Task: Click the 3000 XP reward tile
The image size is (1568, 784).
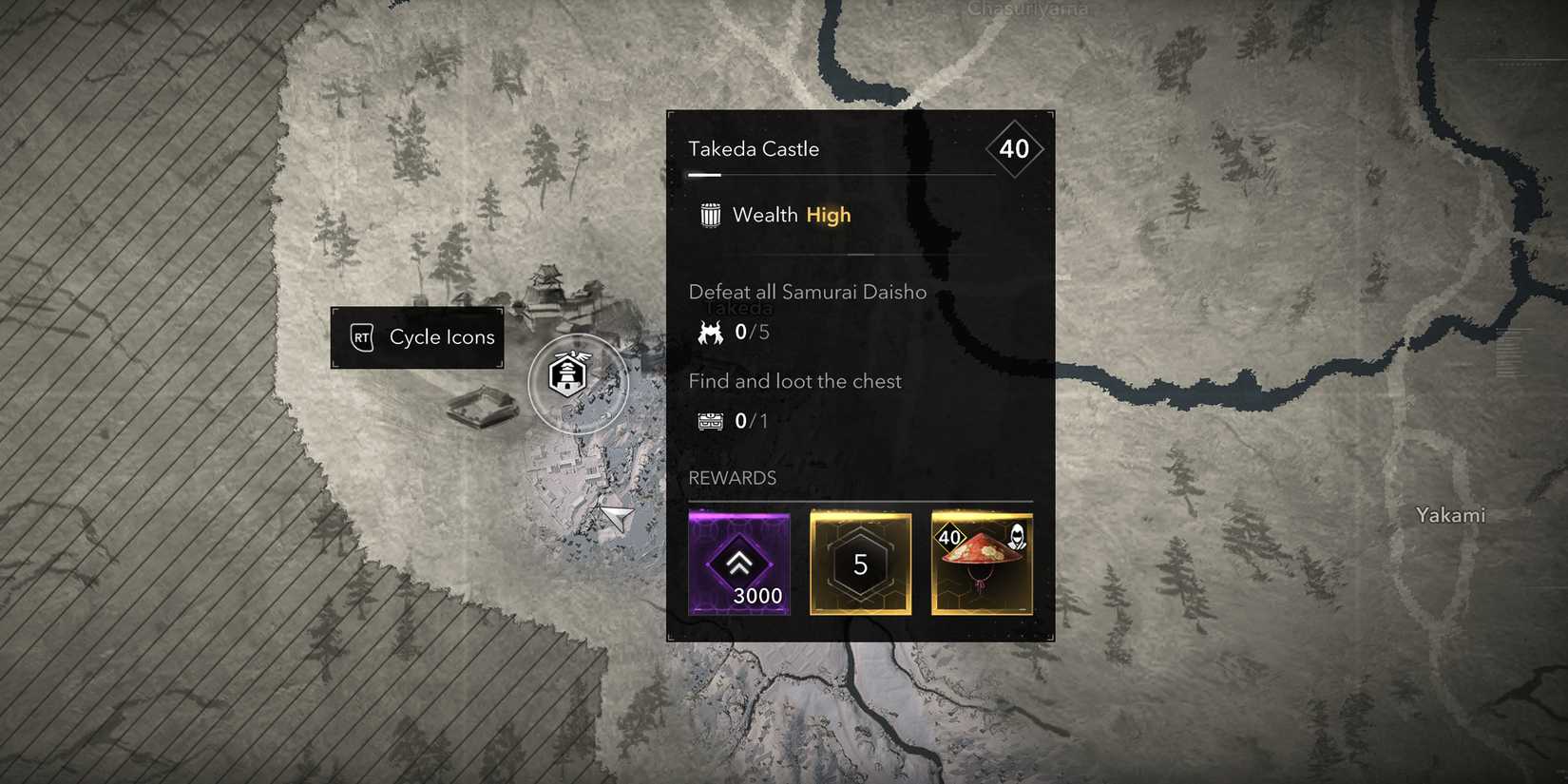Action: coord(739,564)
